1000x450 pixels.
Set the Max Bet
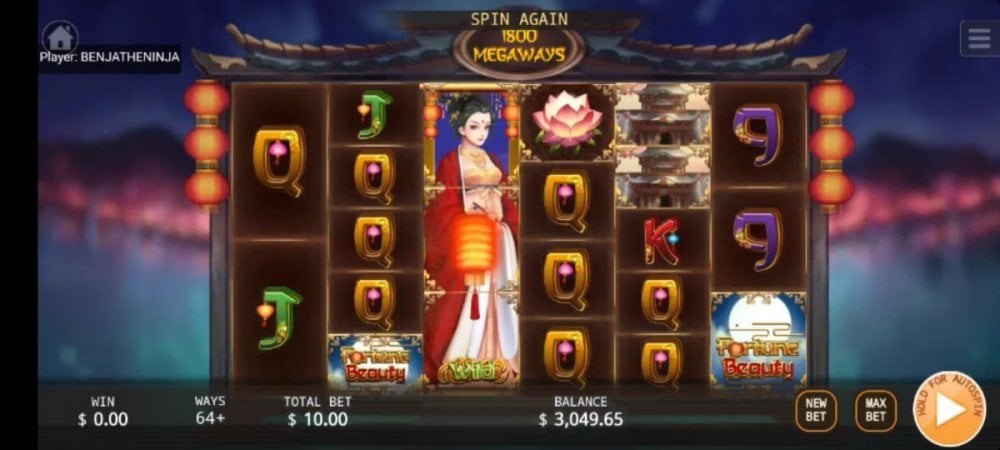point(875,410)
